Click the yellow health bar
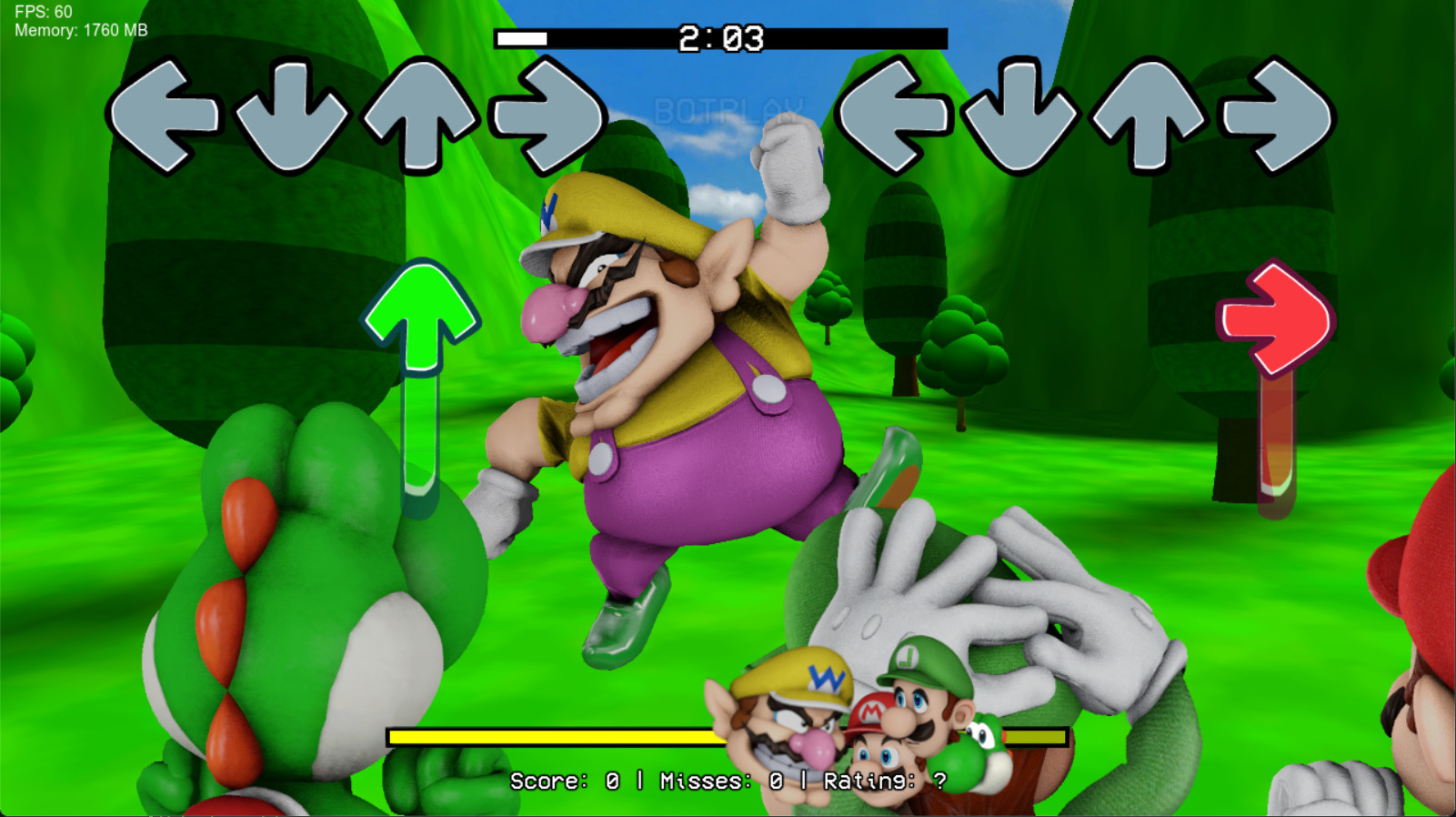Screen dimensions: 1456x817 point(546,733)
